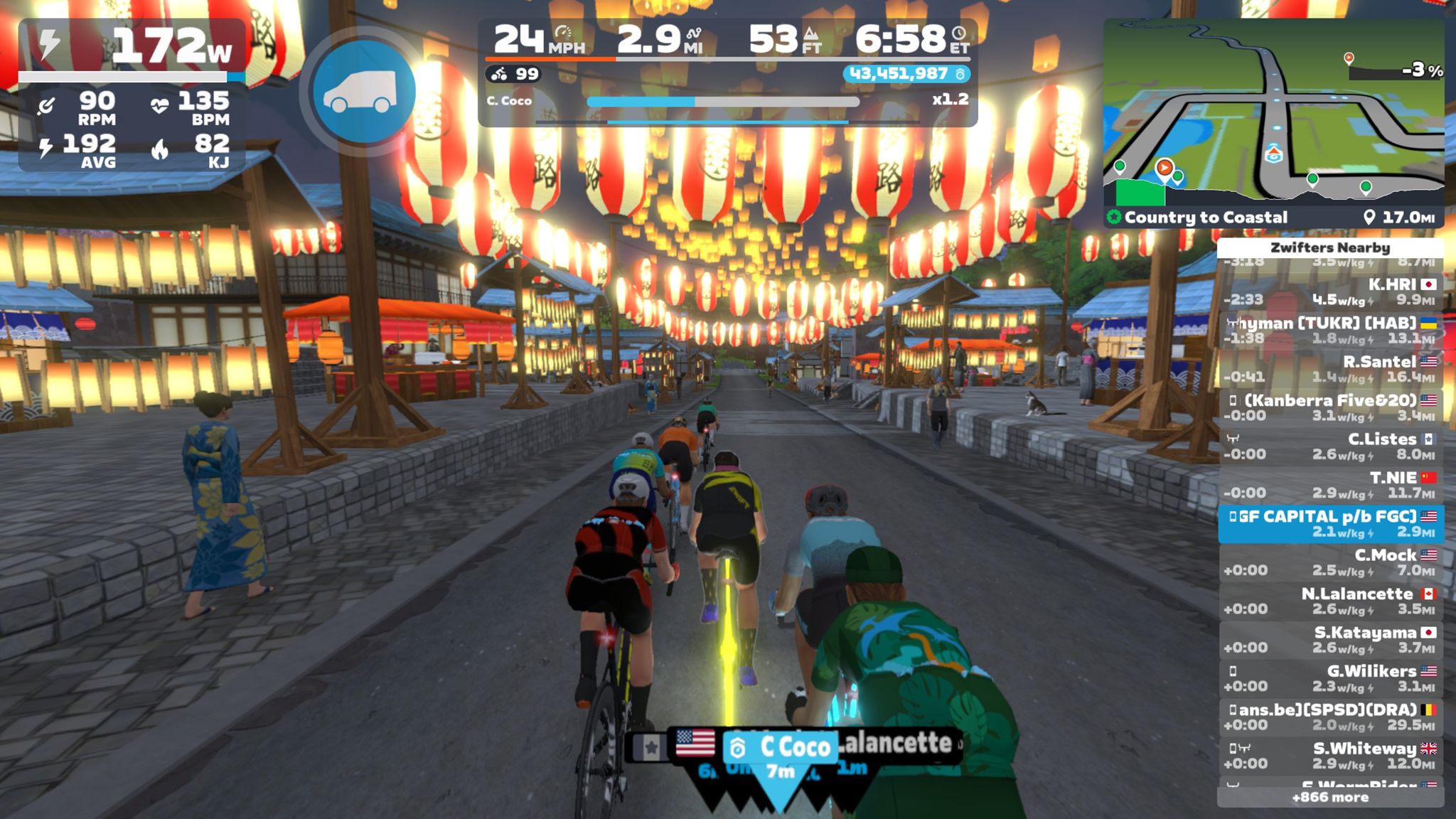Click T.NIE rider entry
Image resolution: width=1456 pixels, height=819 pixels.
click(1330, 485)
